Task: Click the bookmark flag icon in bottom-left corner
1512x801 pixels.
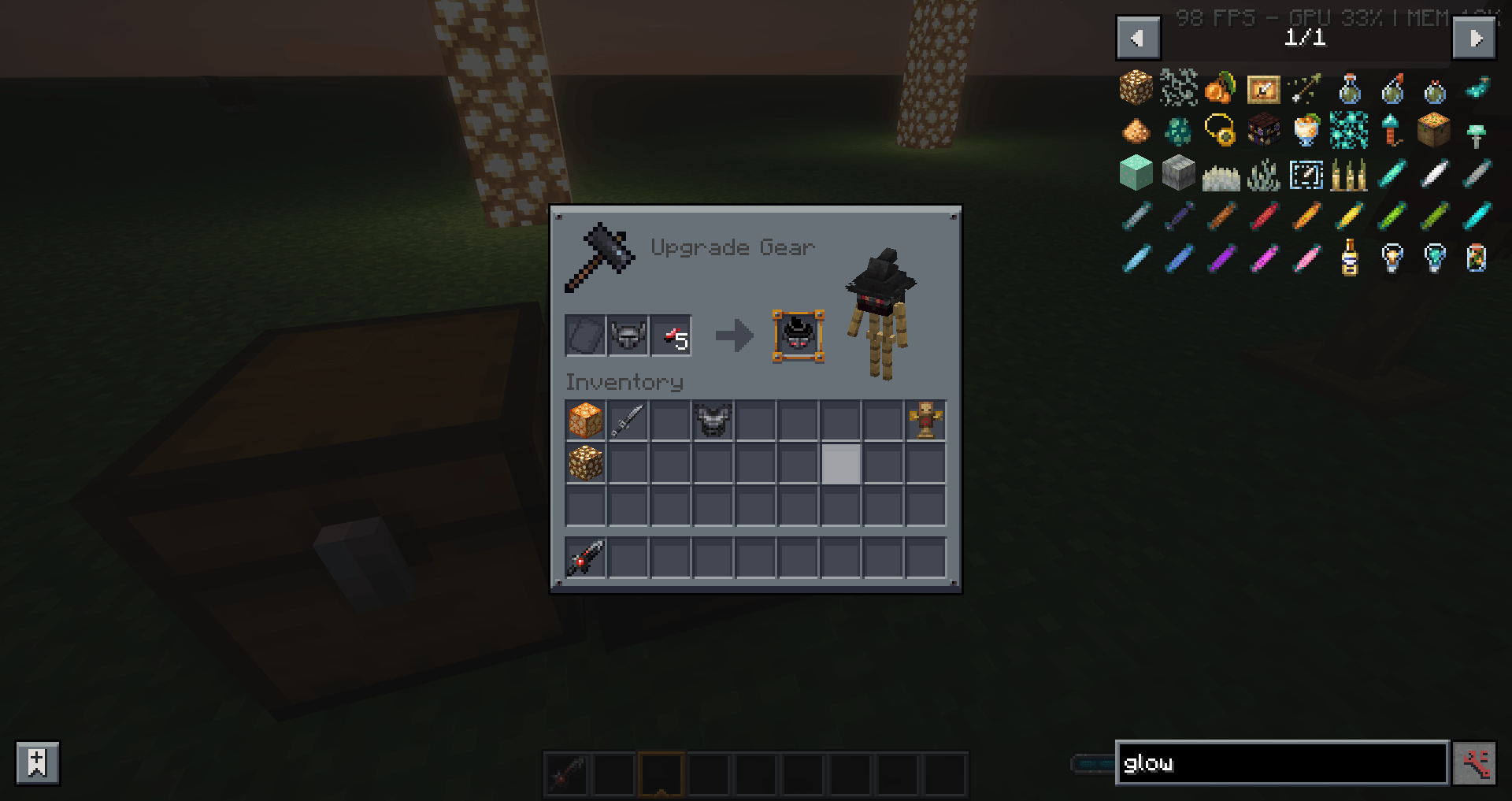Action: click(x=35, y=762)
